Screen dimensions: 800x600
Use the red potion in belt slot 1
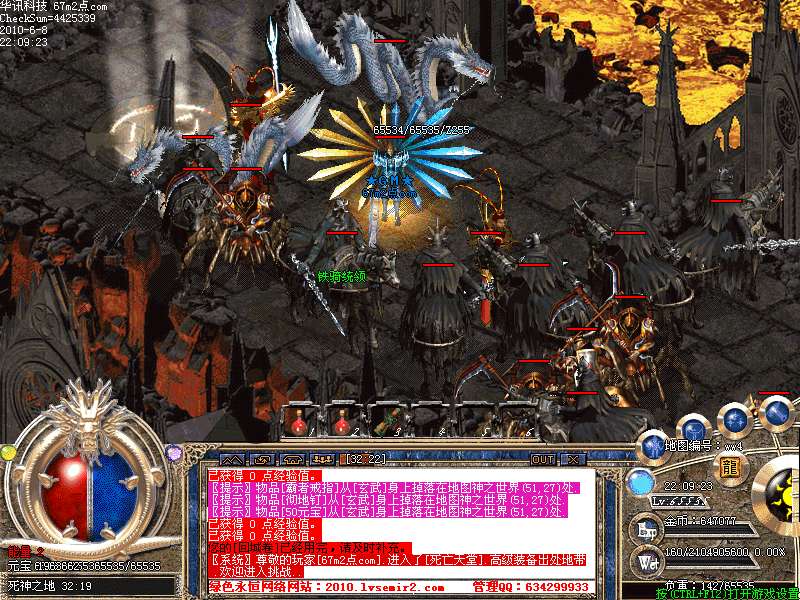pos(299,421)
